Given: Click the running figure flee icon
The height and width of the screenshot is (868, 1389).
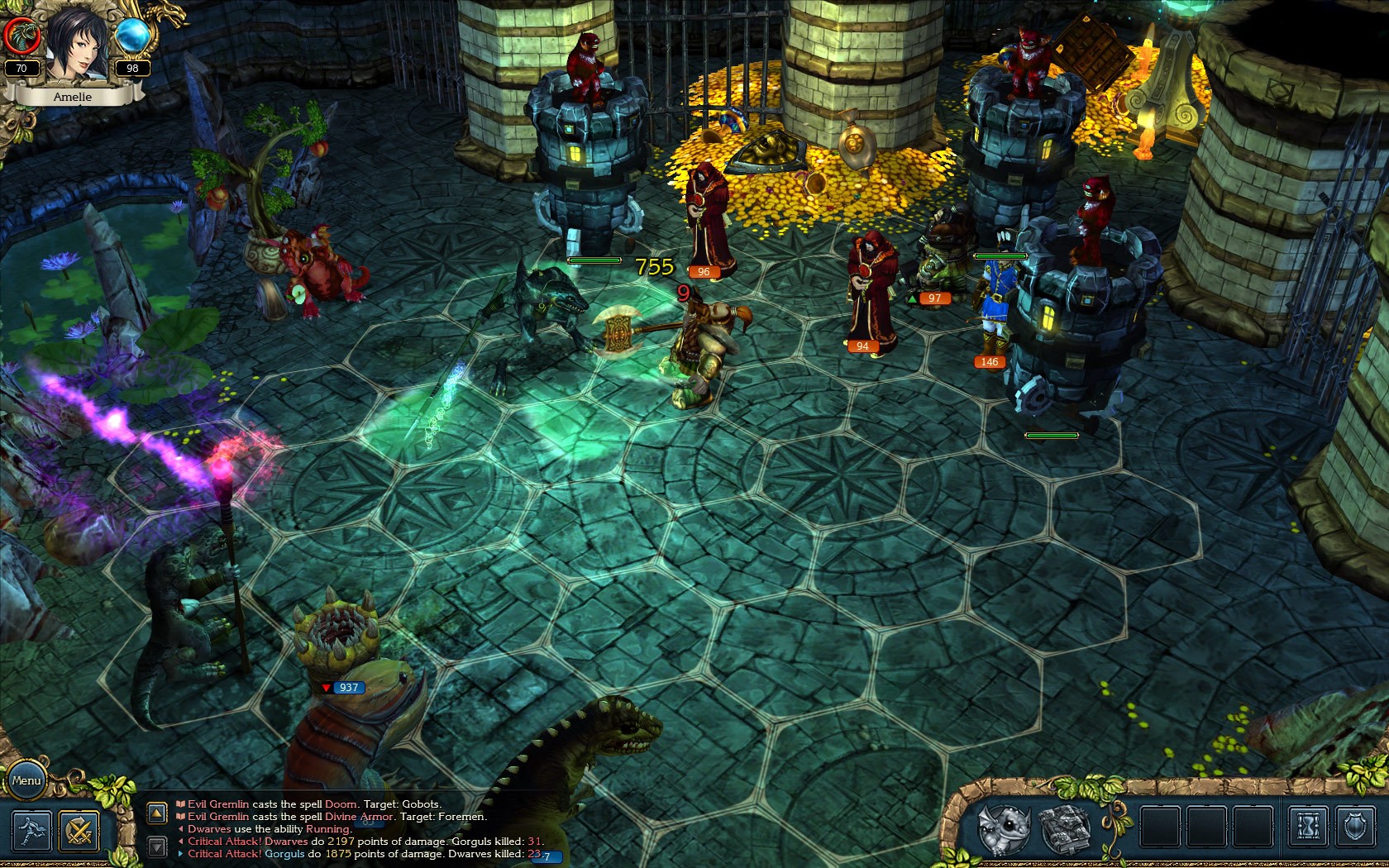Looking at the screenshot, I should (x=31, y=831).
